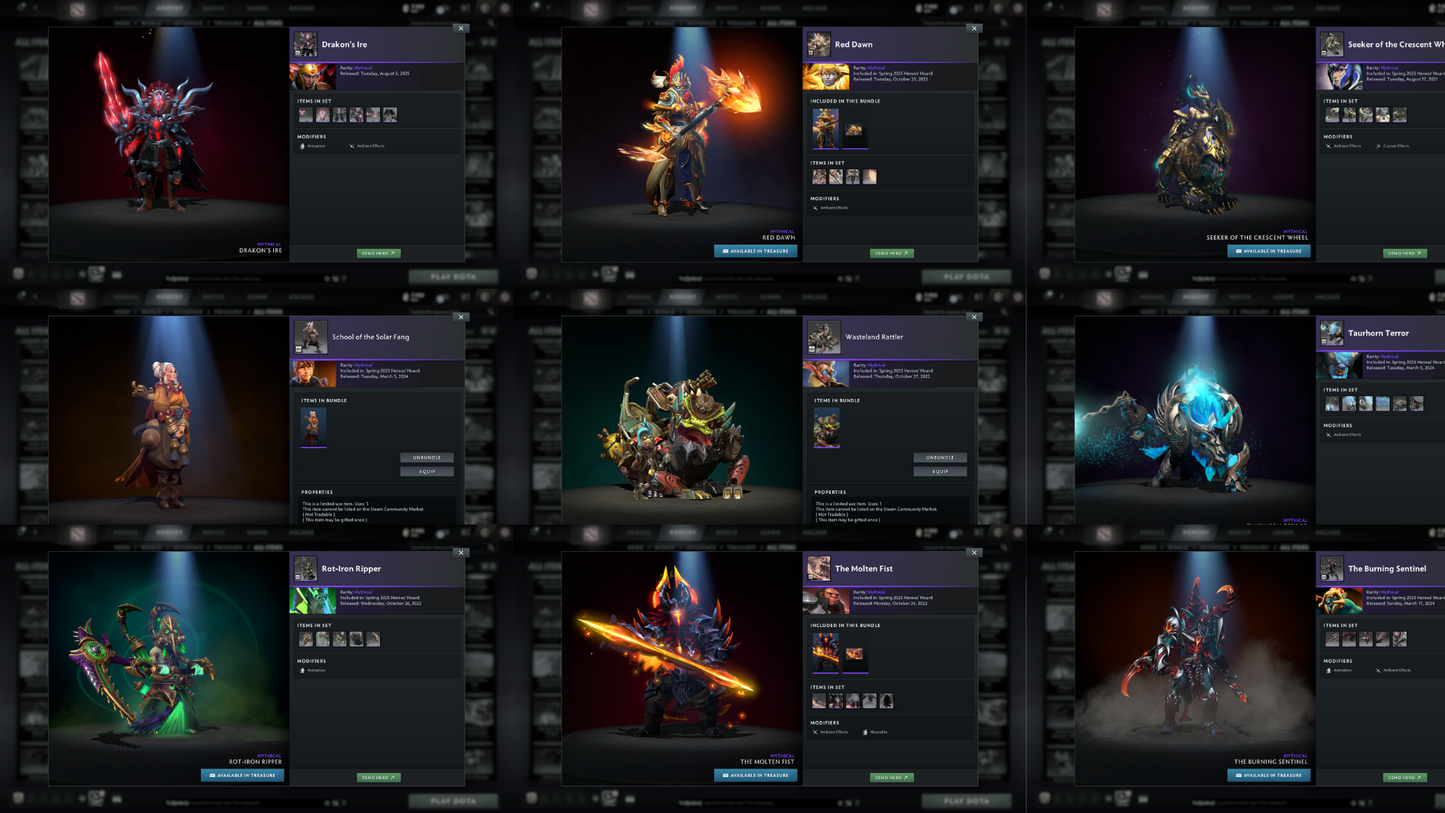This screenshot has height=813, width=1445.
Task: Demo the hero wearing Drakon's Ire
Action: 378,253
